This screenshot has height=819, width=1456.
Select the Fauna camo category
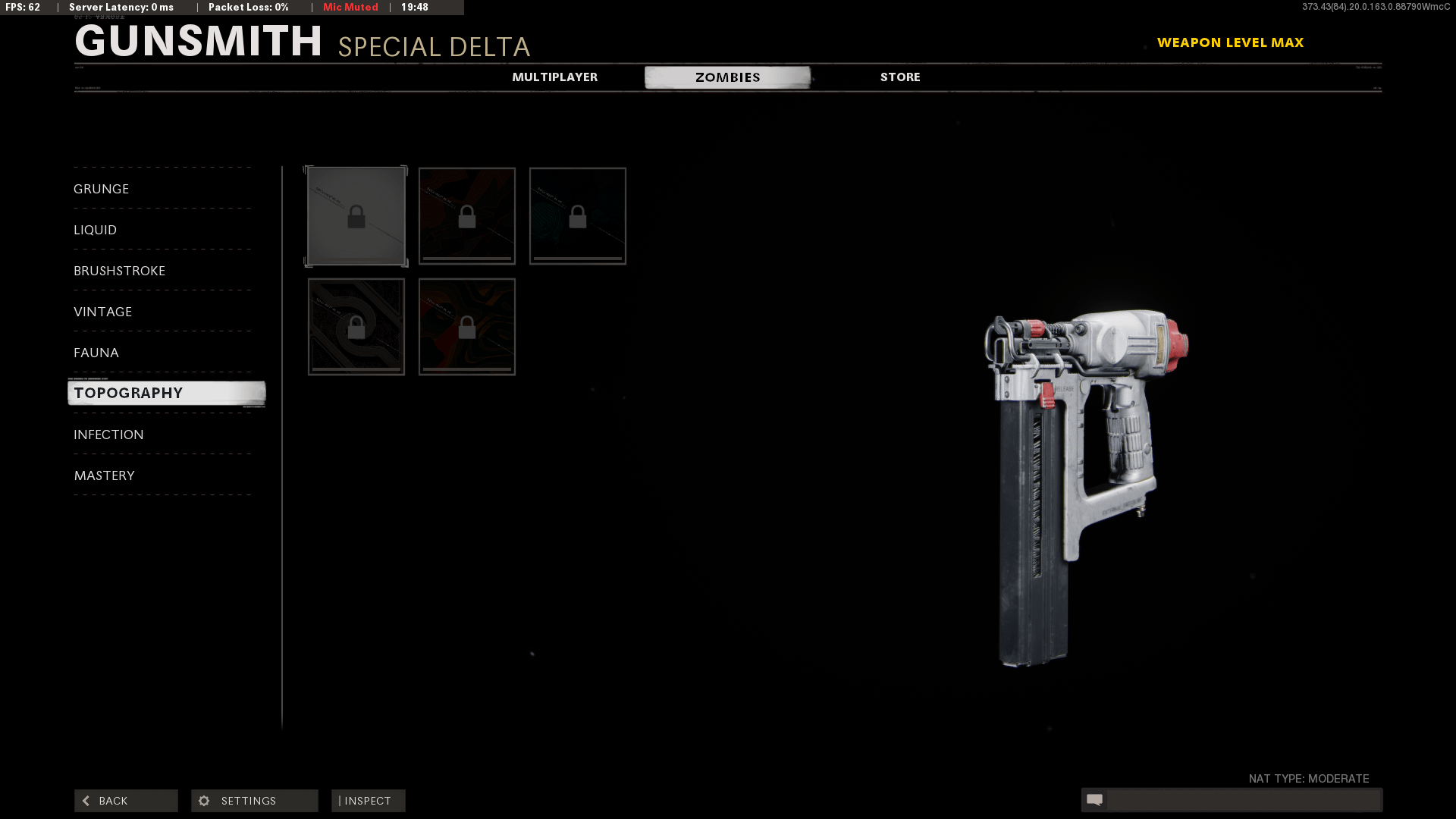96,352
